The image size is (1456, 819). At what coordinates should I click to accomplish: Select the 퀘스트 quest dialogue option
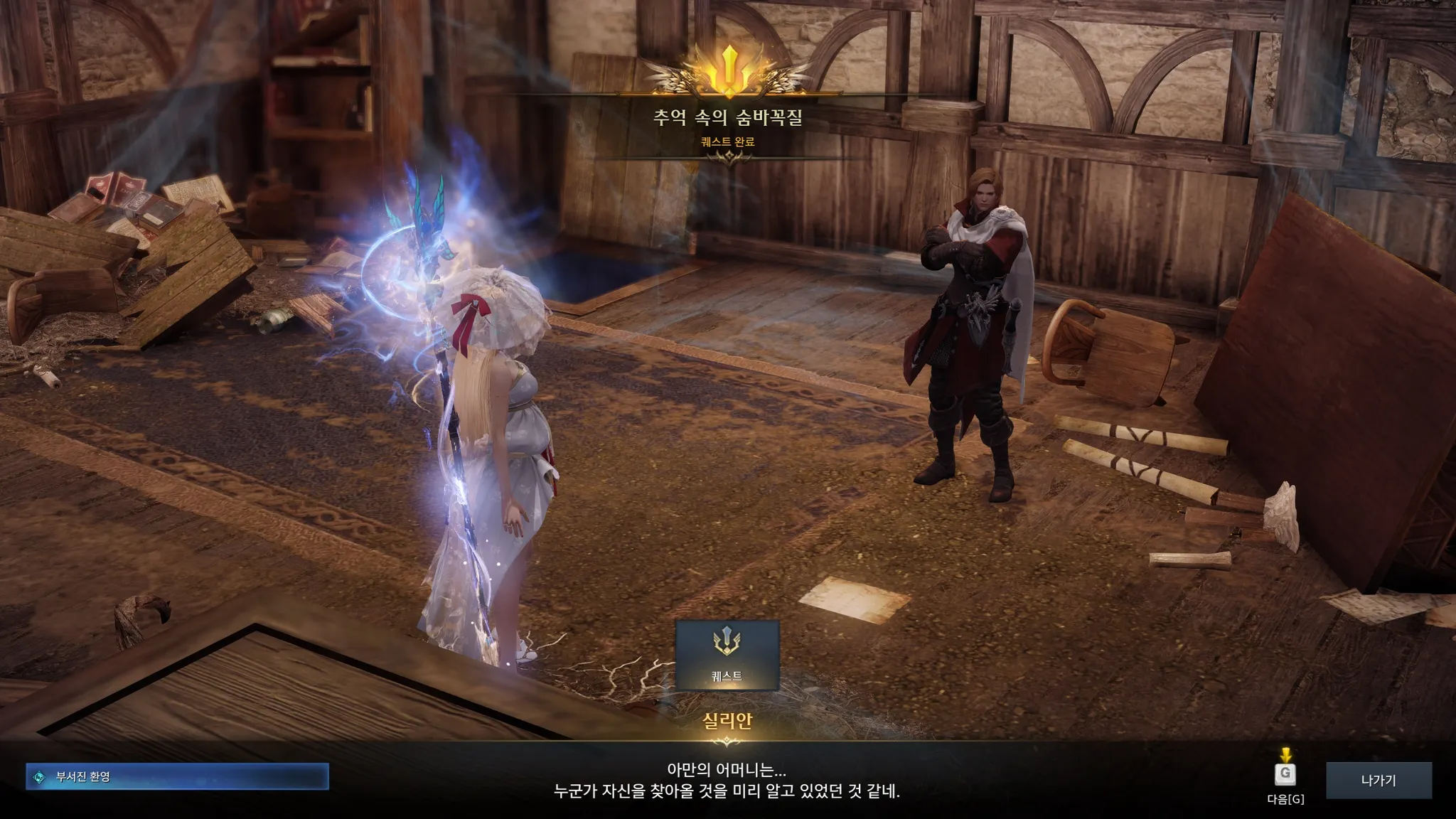coord(727,655)
